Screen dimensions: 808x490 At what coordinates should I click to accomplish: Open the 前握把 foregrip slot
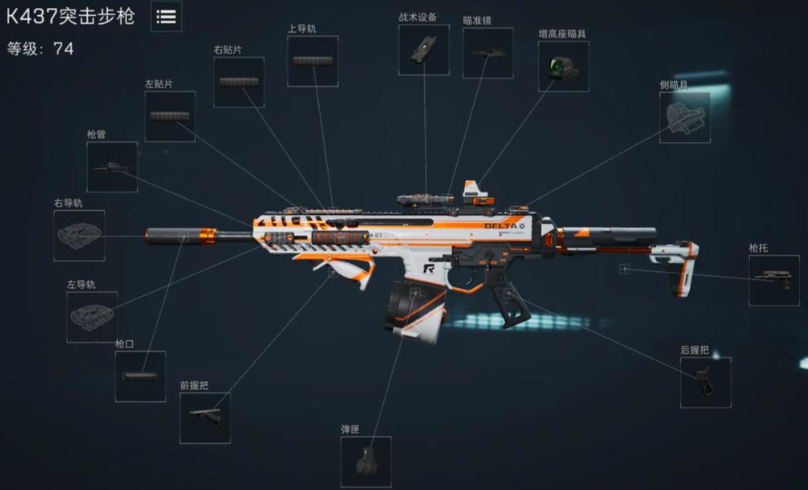[205, 417]
